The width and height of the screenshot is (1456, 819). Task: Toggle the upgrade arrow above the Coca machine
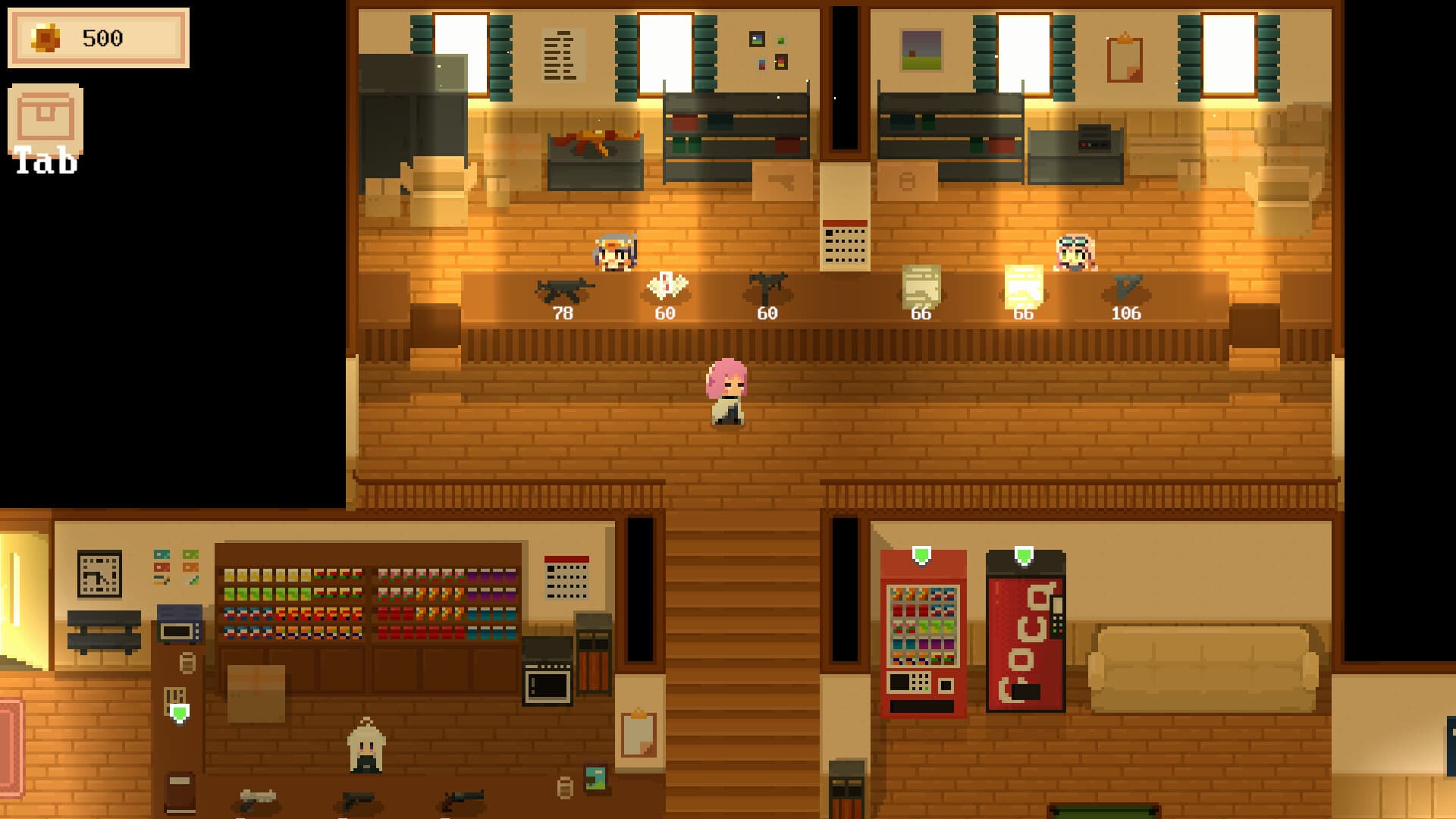point(1026,555)
